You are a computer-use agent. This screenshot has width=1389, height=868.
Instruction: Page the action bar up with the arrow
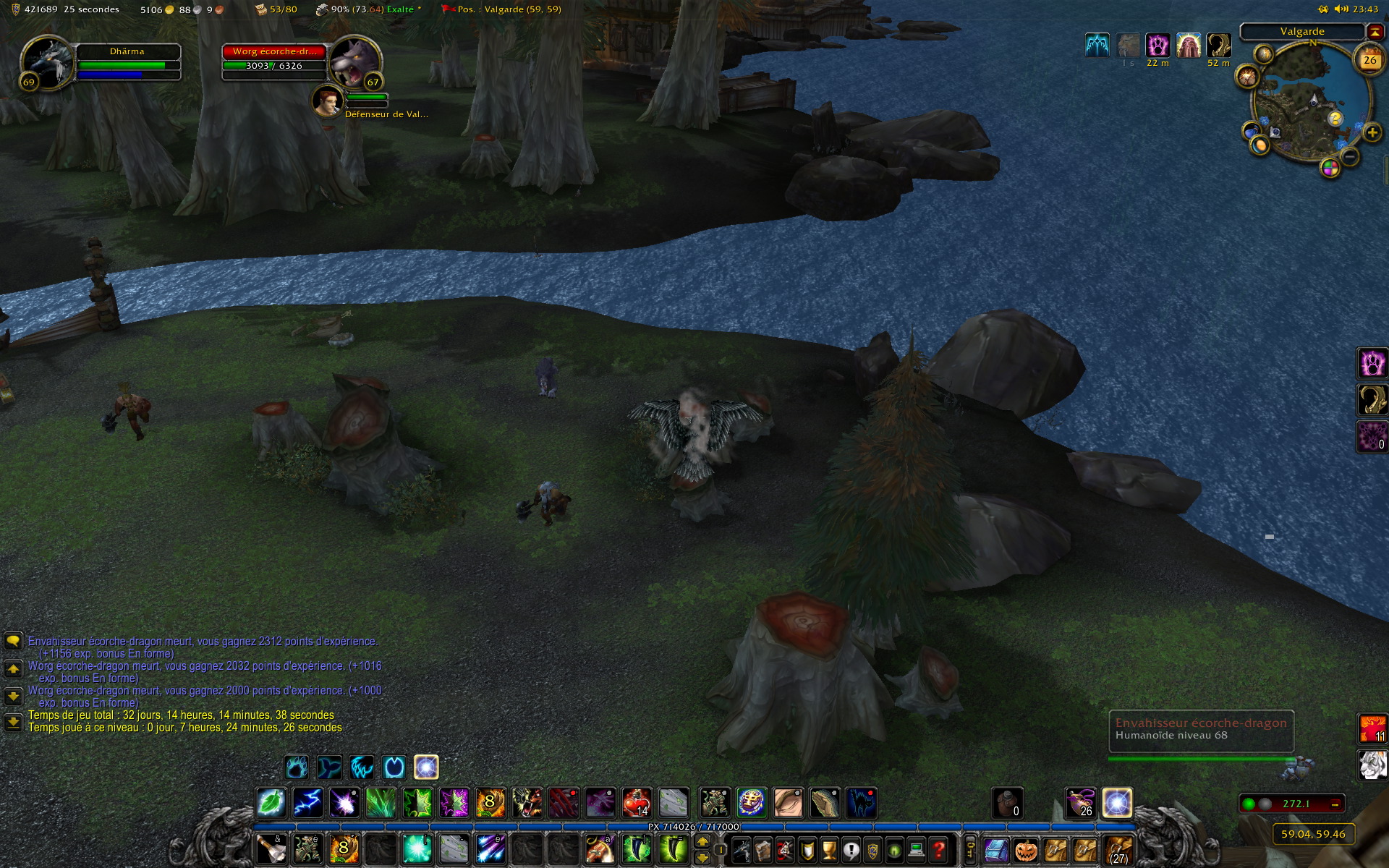tap(702, 842)
